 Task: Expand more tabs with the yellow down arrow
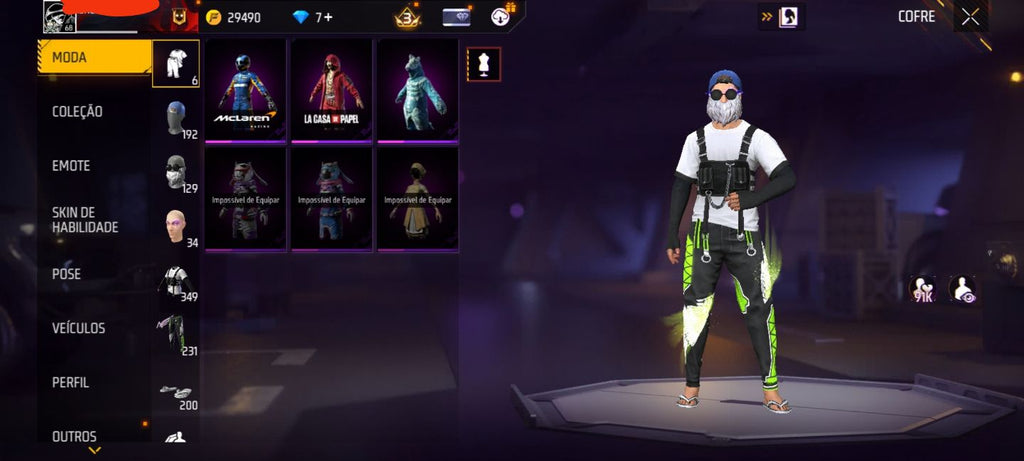(94, 451)
